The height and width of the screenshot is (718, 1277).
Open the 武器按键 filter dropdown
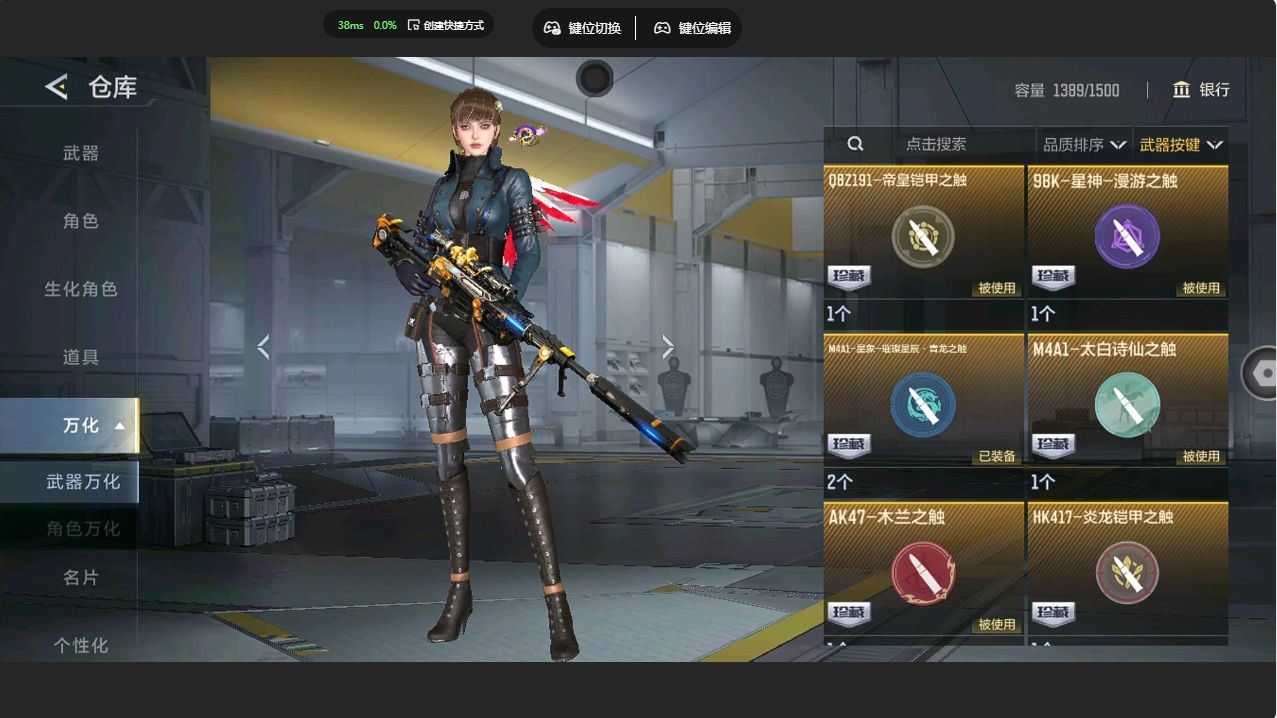click(x=1180, y=145)
